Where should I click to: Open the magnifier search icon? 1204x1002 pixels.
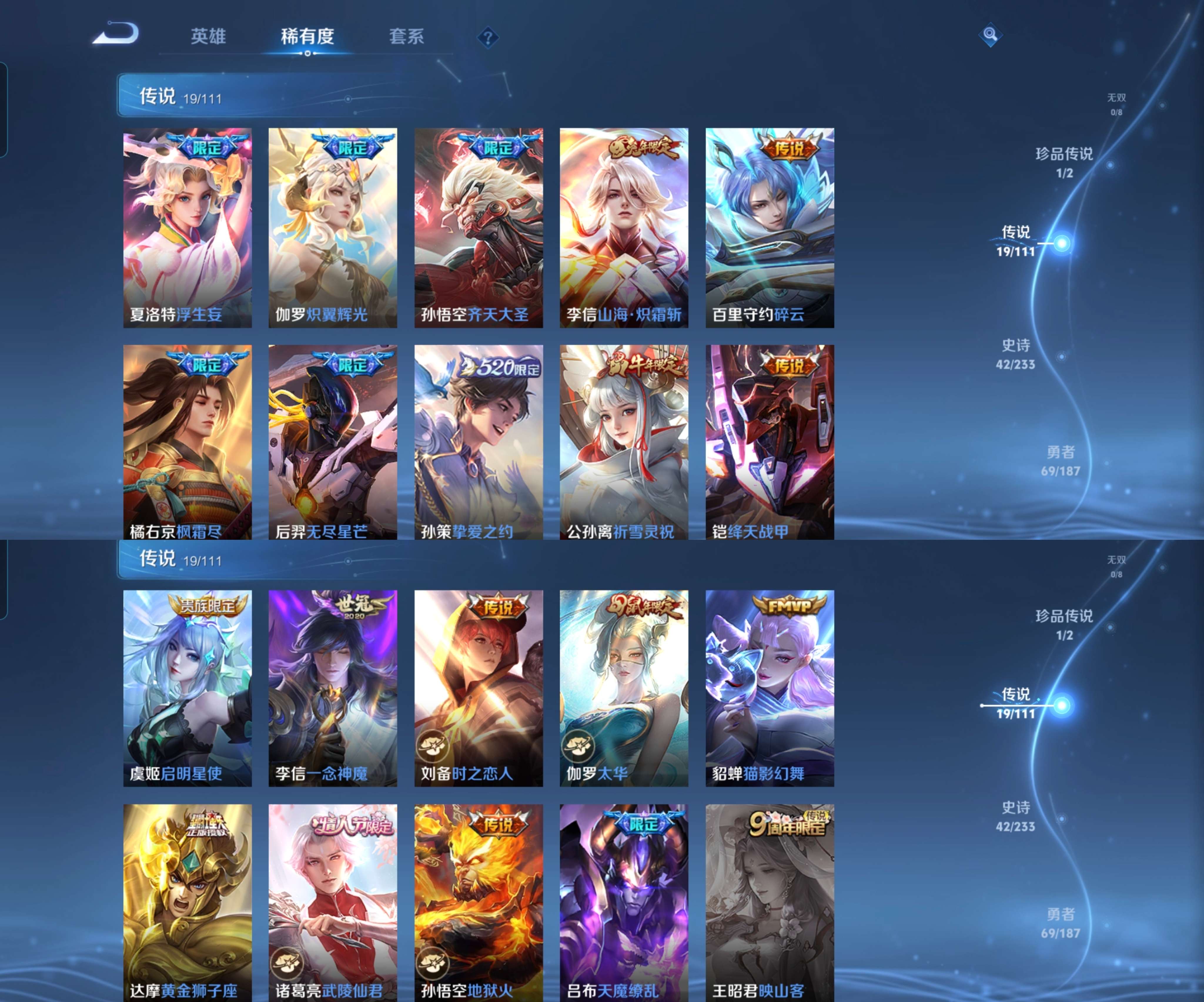coord(990,35)
